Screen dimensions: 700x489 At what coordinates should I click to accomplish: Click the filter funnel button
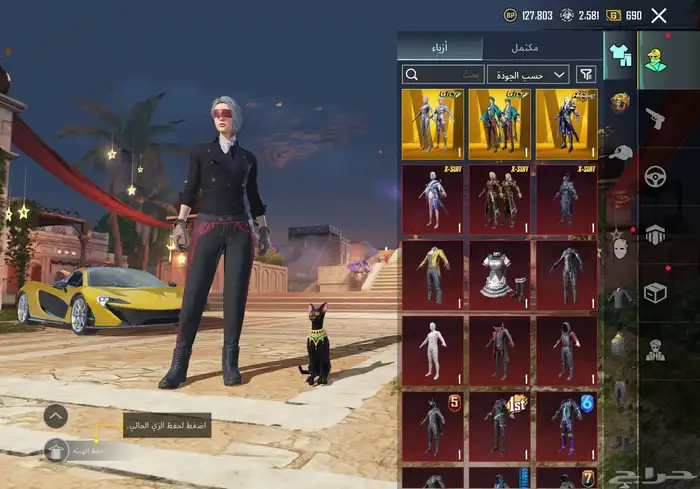click(x=586, y=74)
